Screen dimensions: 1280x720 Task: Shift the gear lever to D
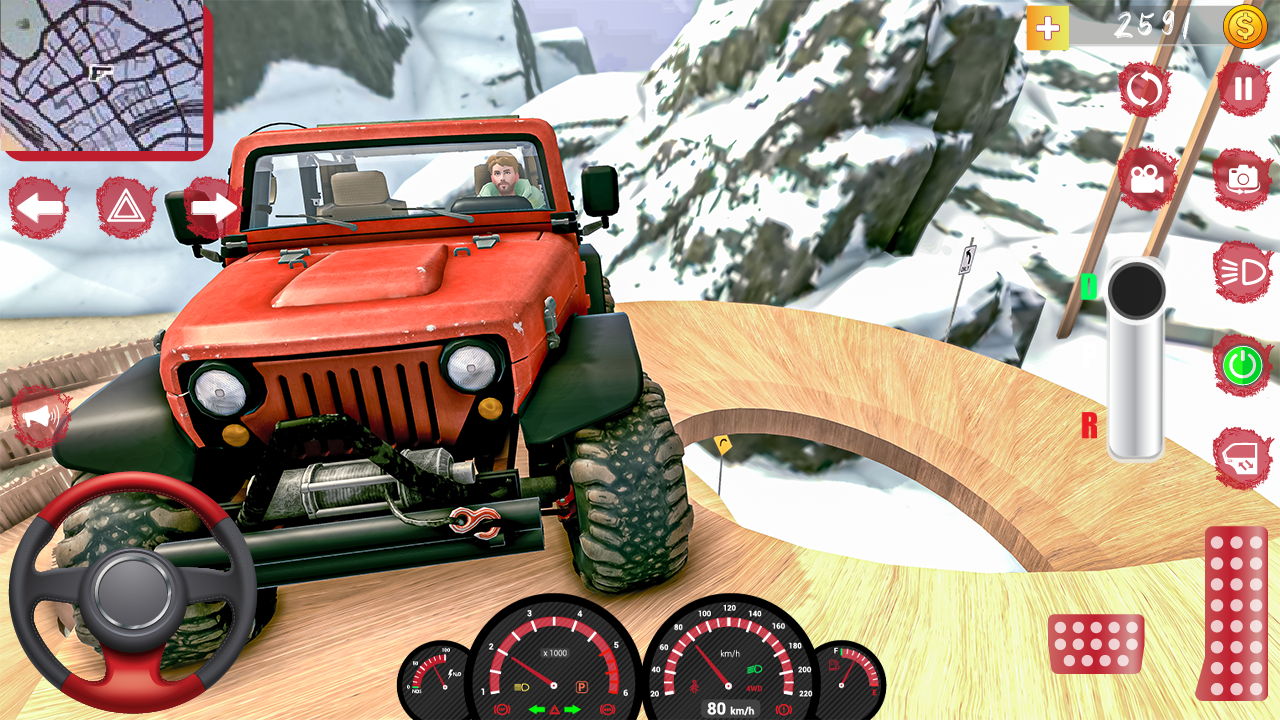click(x=1087, y=287)
